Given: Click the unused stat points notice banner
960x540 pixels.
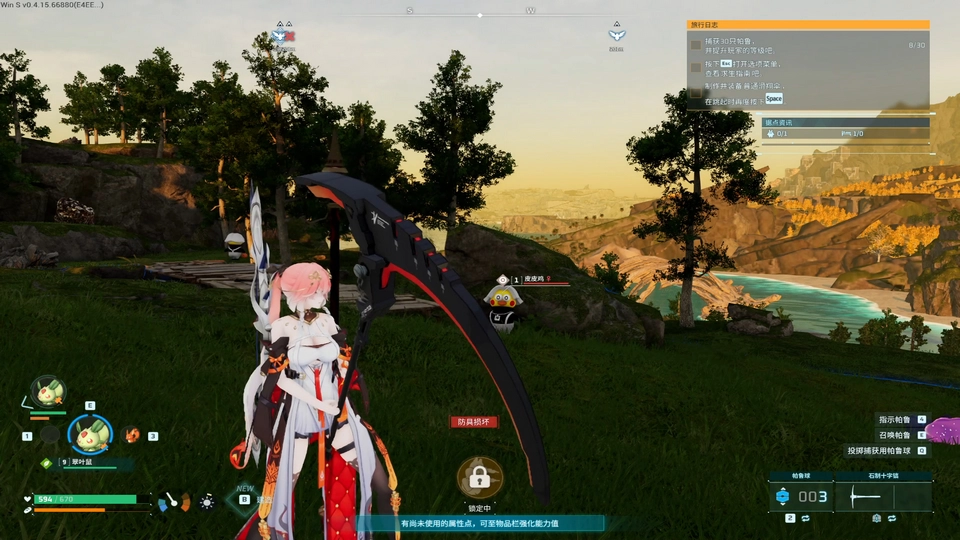Looking at the screenshot, I should coord(480,523).
